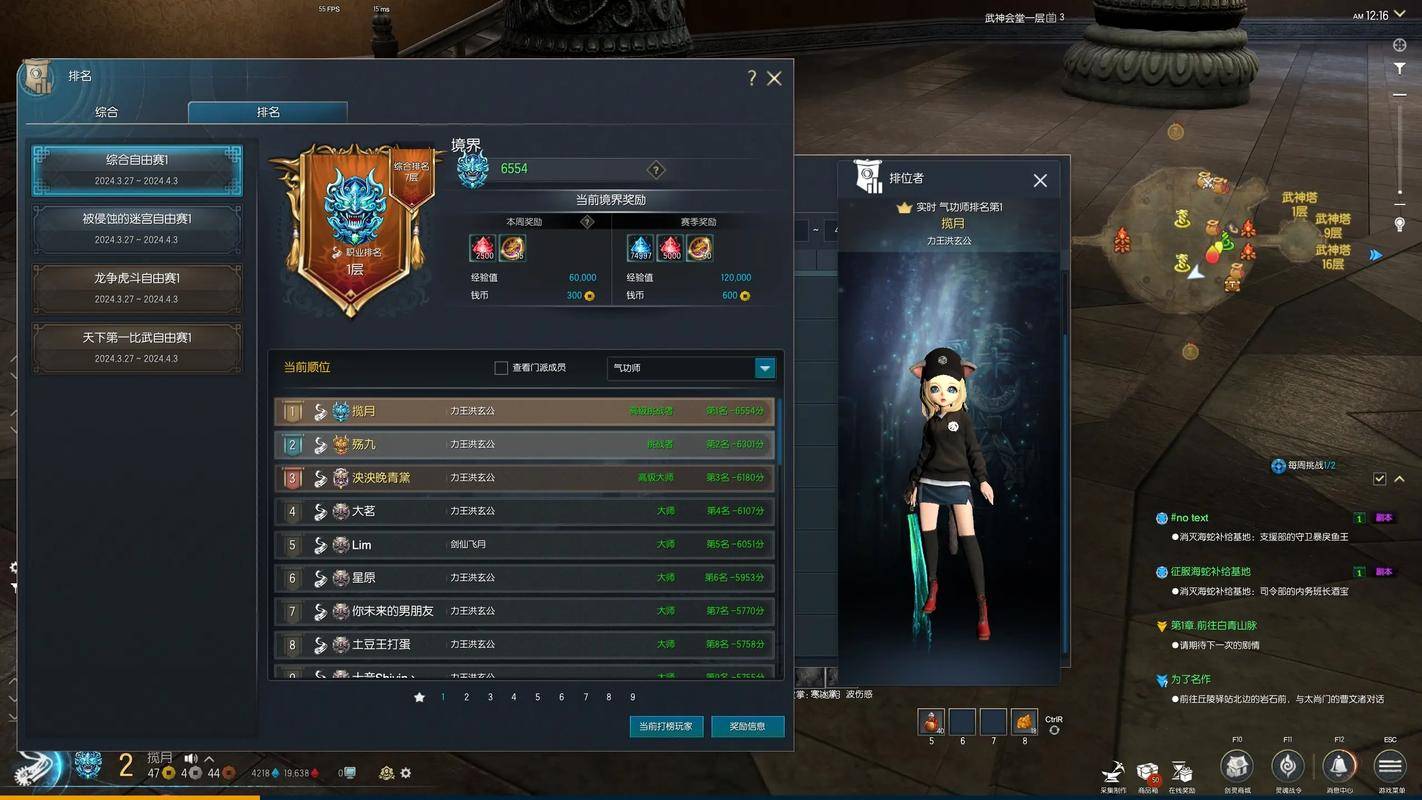Enable the 查看门派成员 checkbox
Viewport: 1422px width, 800px height.
[x=500, y=368]
